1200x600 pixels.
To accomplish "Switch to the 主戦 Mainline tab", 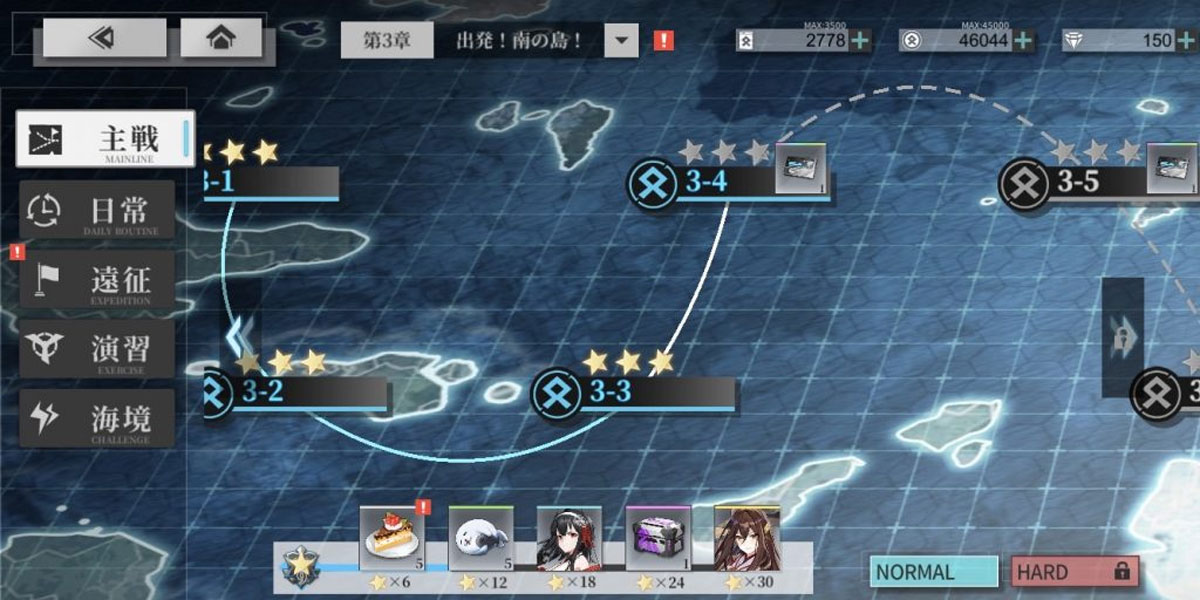I will (105, 139).
